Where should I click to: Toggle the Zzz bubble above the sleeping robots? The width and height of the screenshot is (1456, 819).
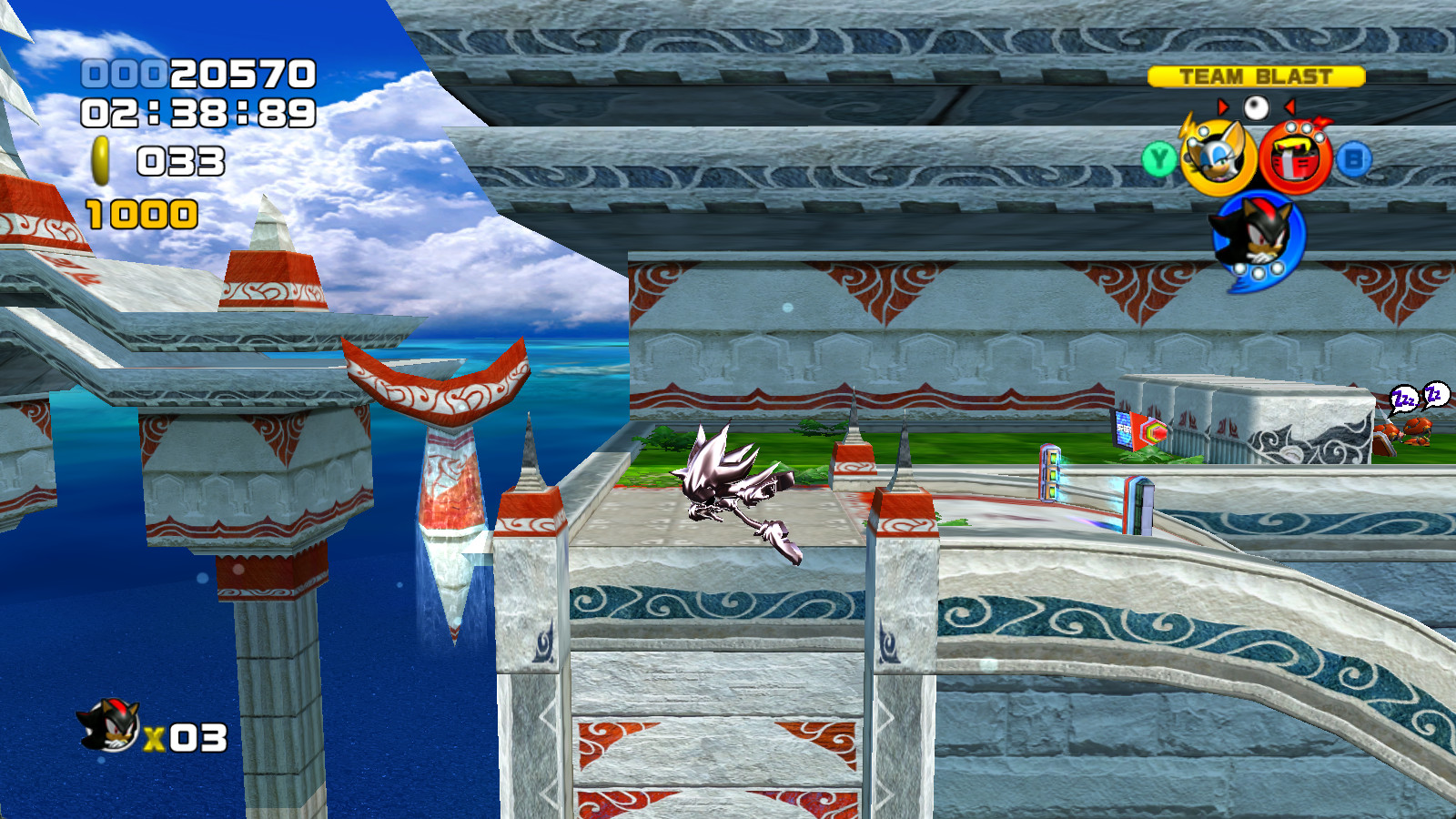(x=1405, y=399)
